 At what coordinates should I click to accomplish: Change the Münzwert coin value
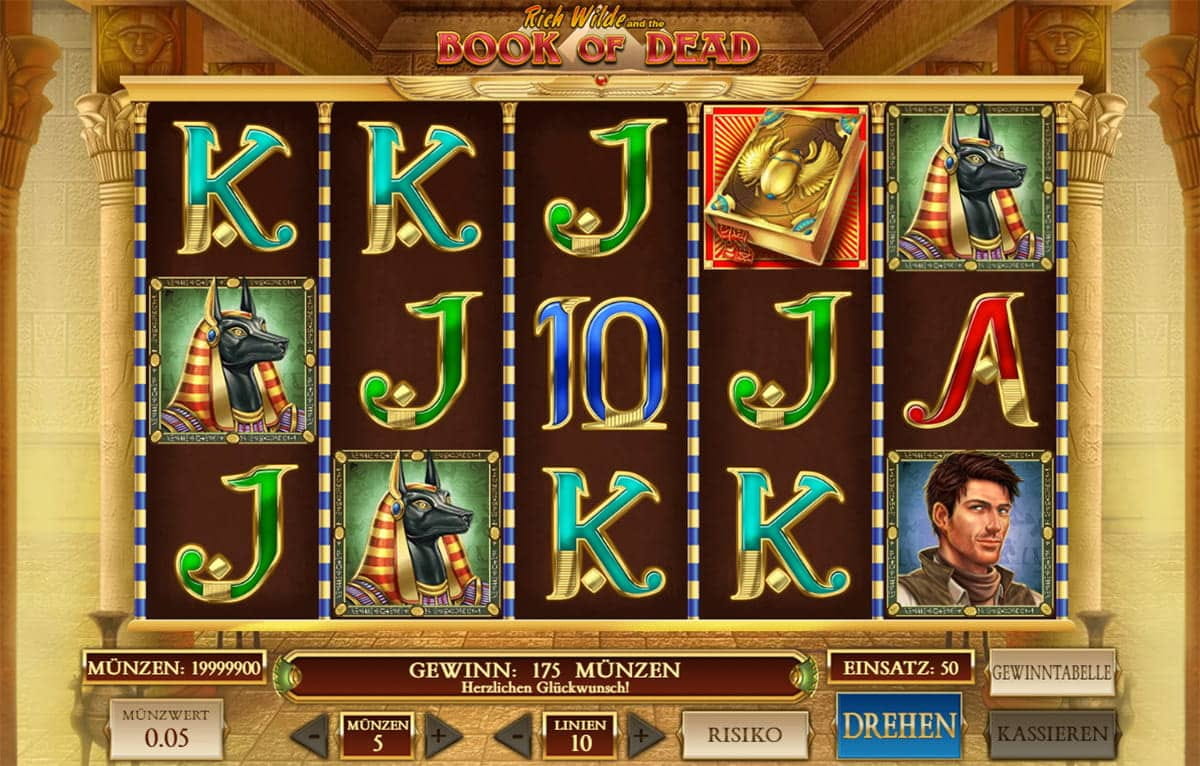166,729
